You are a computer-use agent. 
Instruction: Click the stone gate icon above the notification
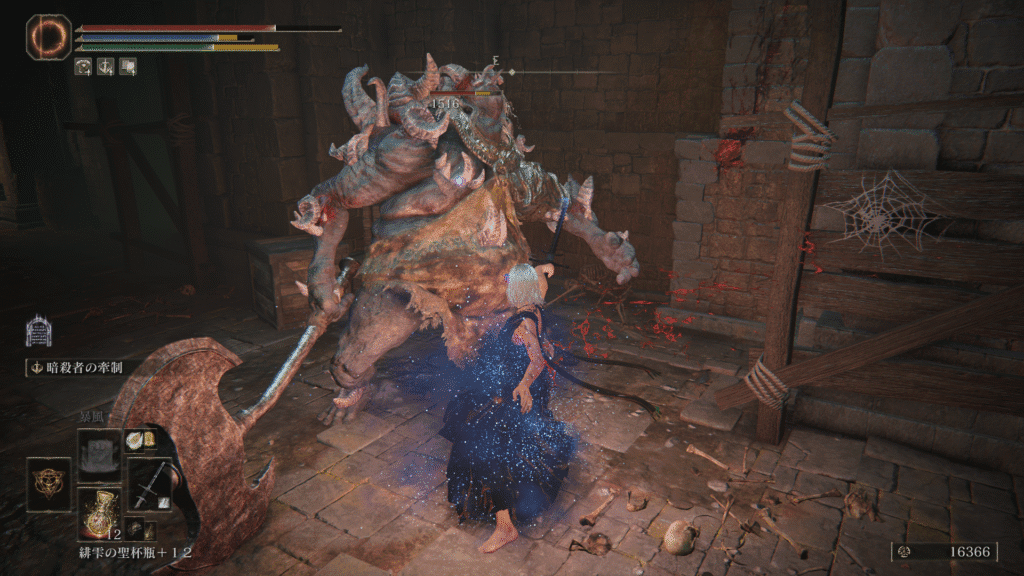coord(39,331)
